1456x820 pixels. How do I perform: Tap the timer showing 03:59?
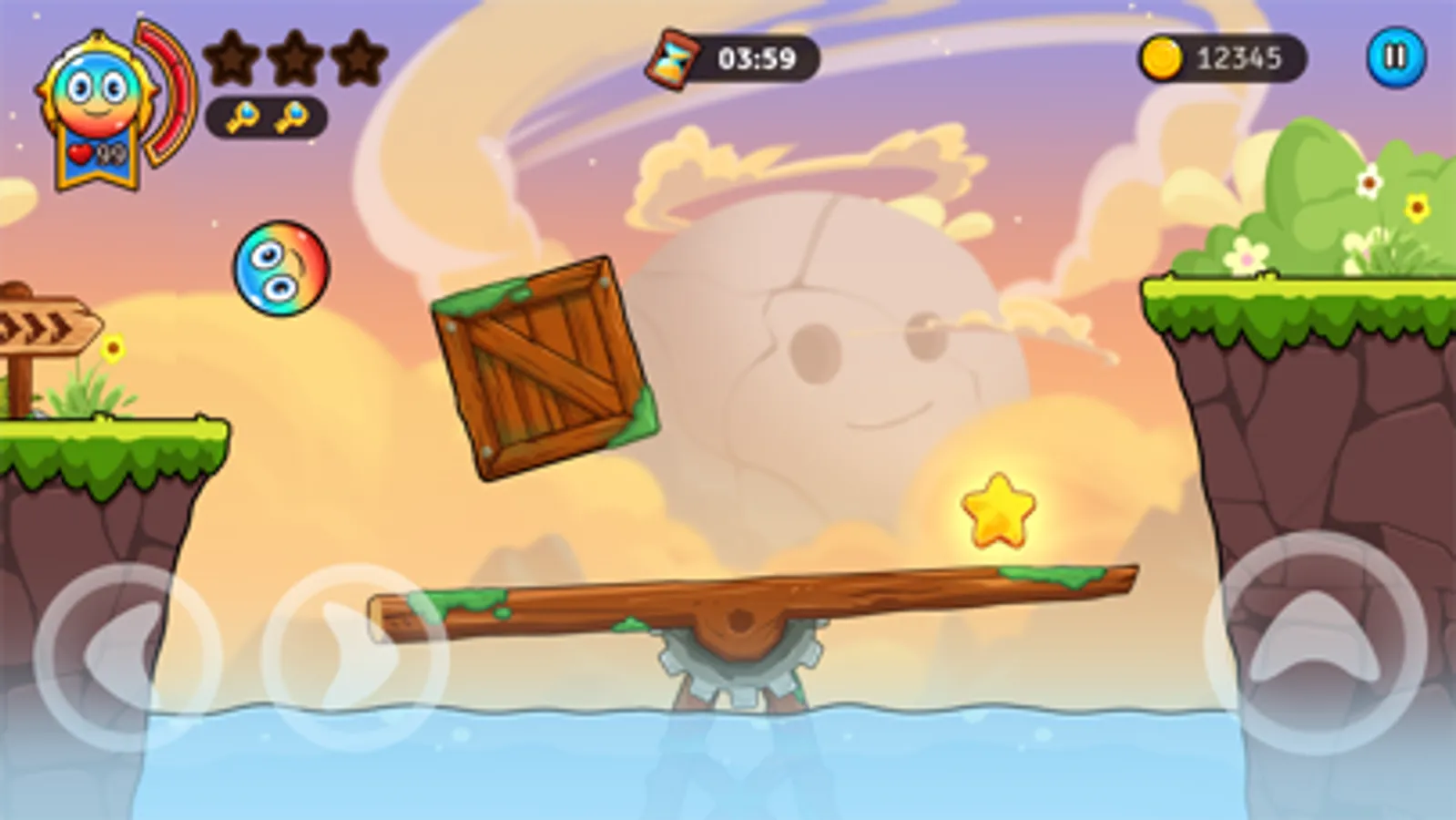[756, 57]
